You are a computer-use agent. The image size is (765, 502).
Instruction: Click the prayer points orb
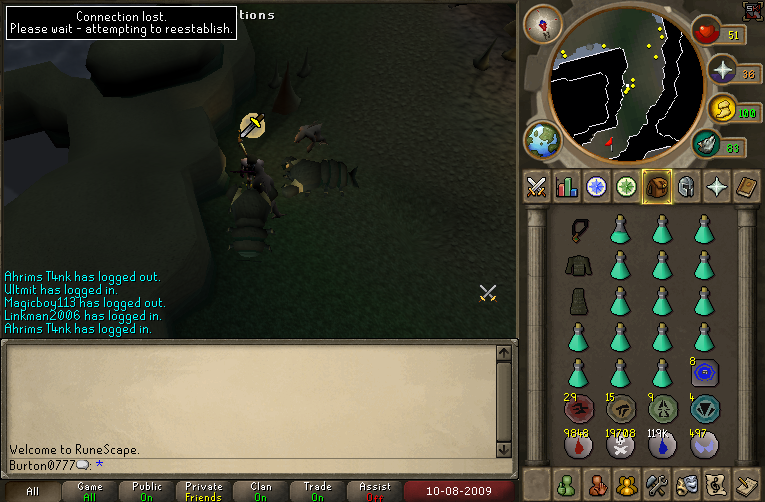coord(724,70)
